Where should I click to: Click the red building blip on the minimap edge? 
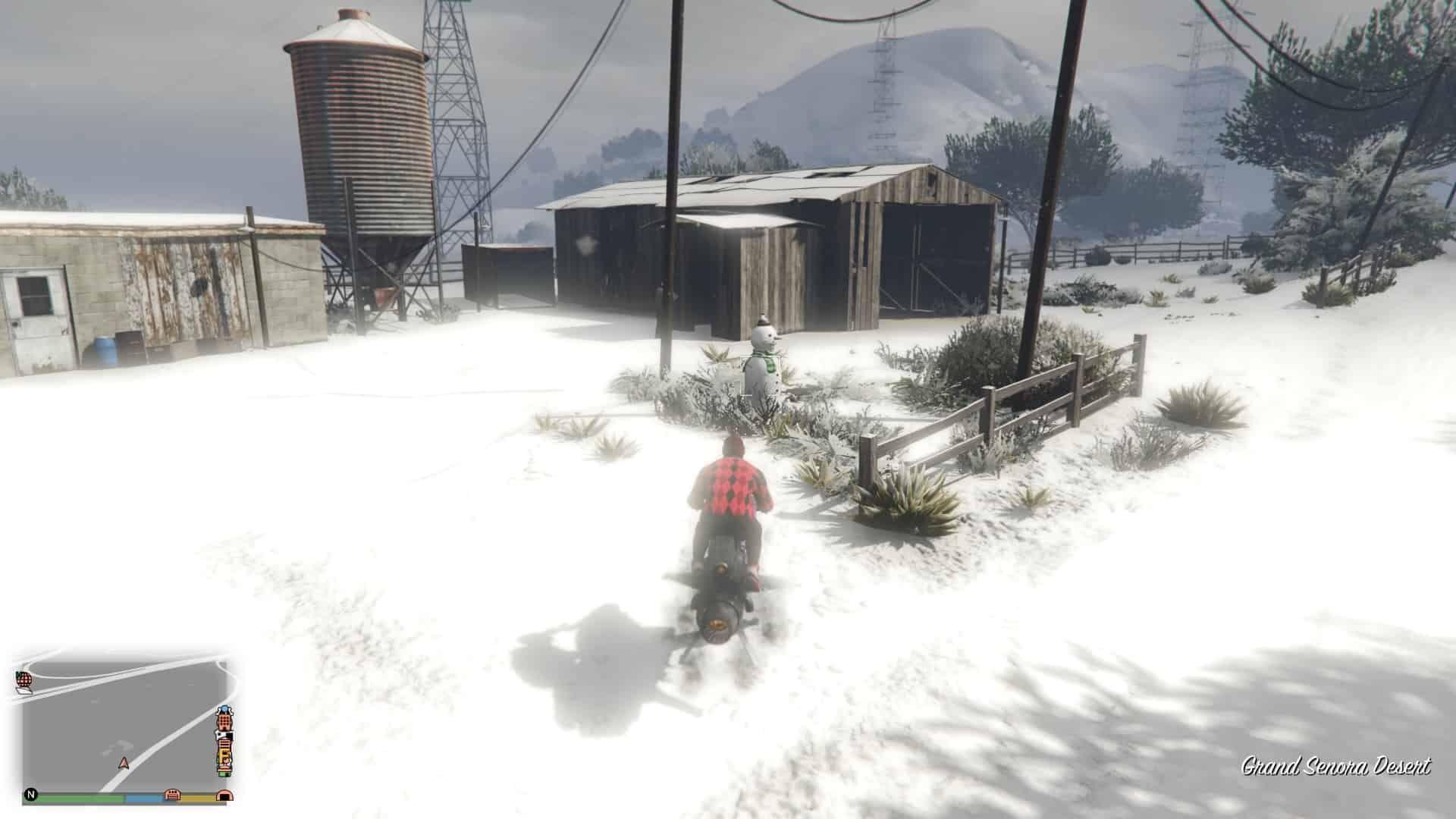tap(224, 720)
